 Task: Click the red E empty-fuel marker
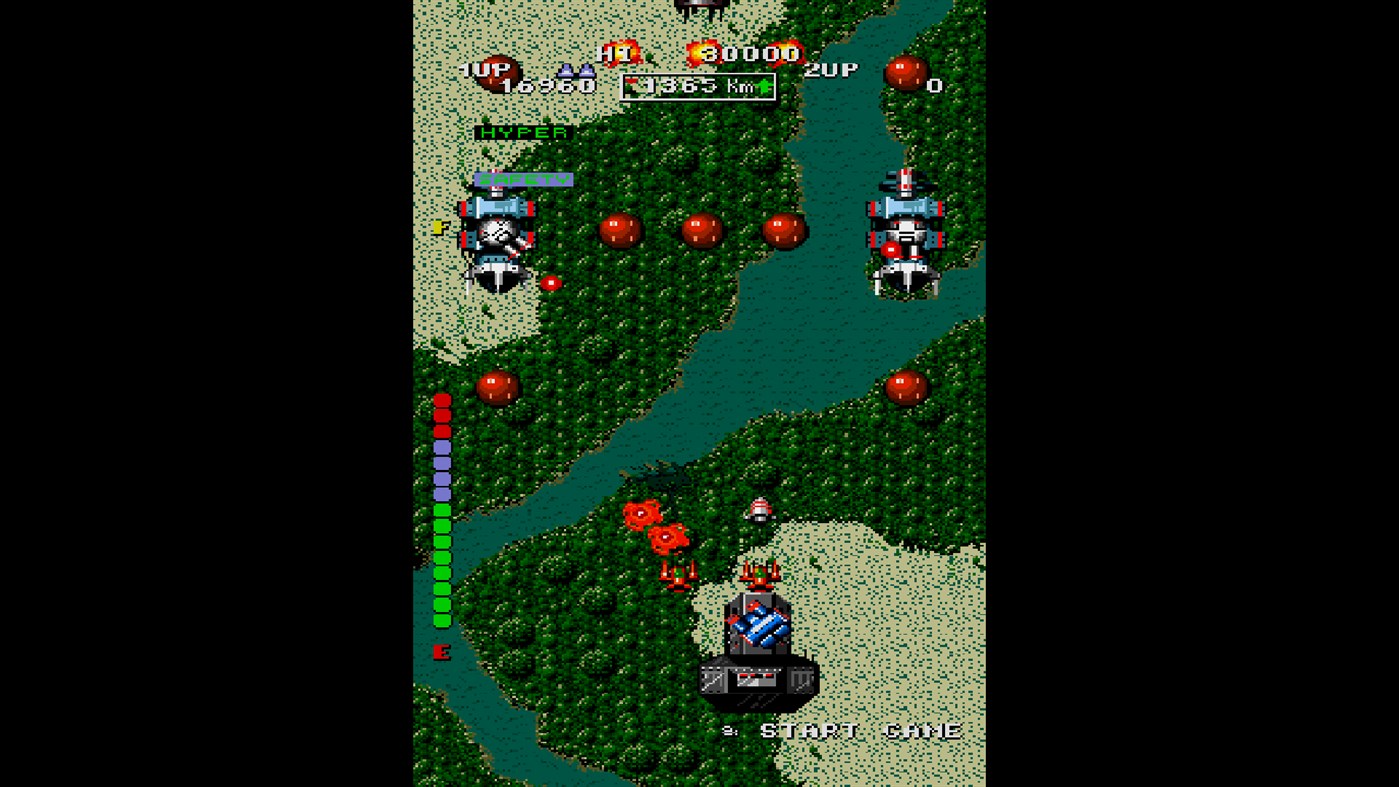tap(441, 652)
